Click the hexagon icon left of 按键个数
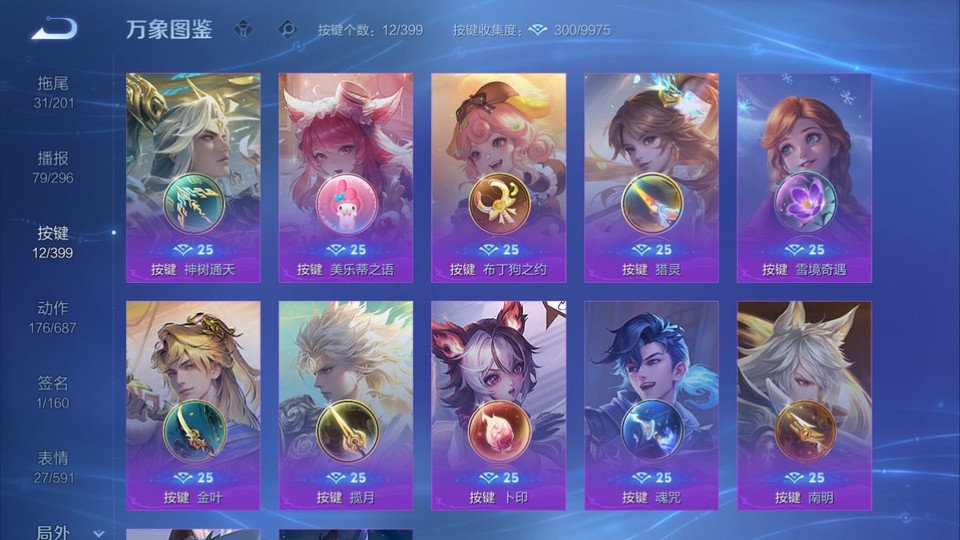960x540 pixels. tap(288, 29)
